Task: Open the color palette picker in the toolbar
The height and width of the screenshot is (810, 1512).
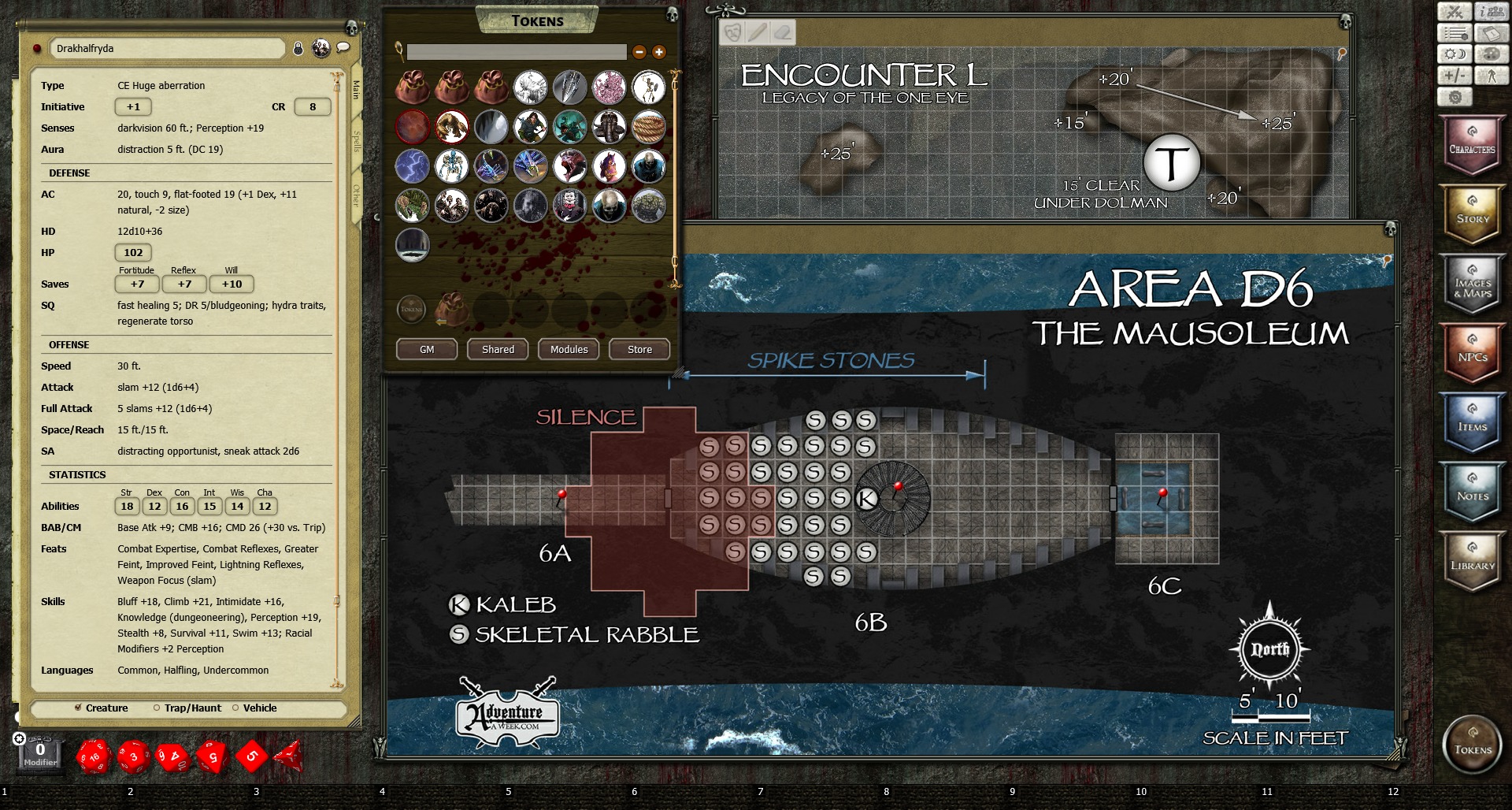Action: pos(1492,54)
